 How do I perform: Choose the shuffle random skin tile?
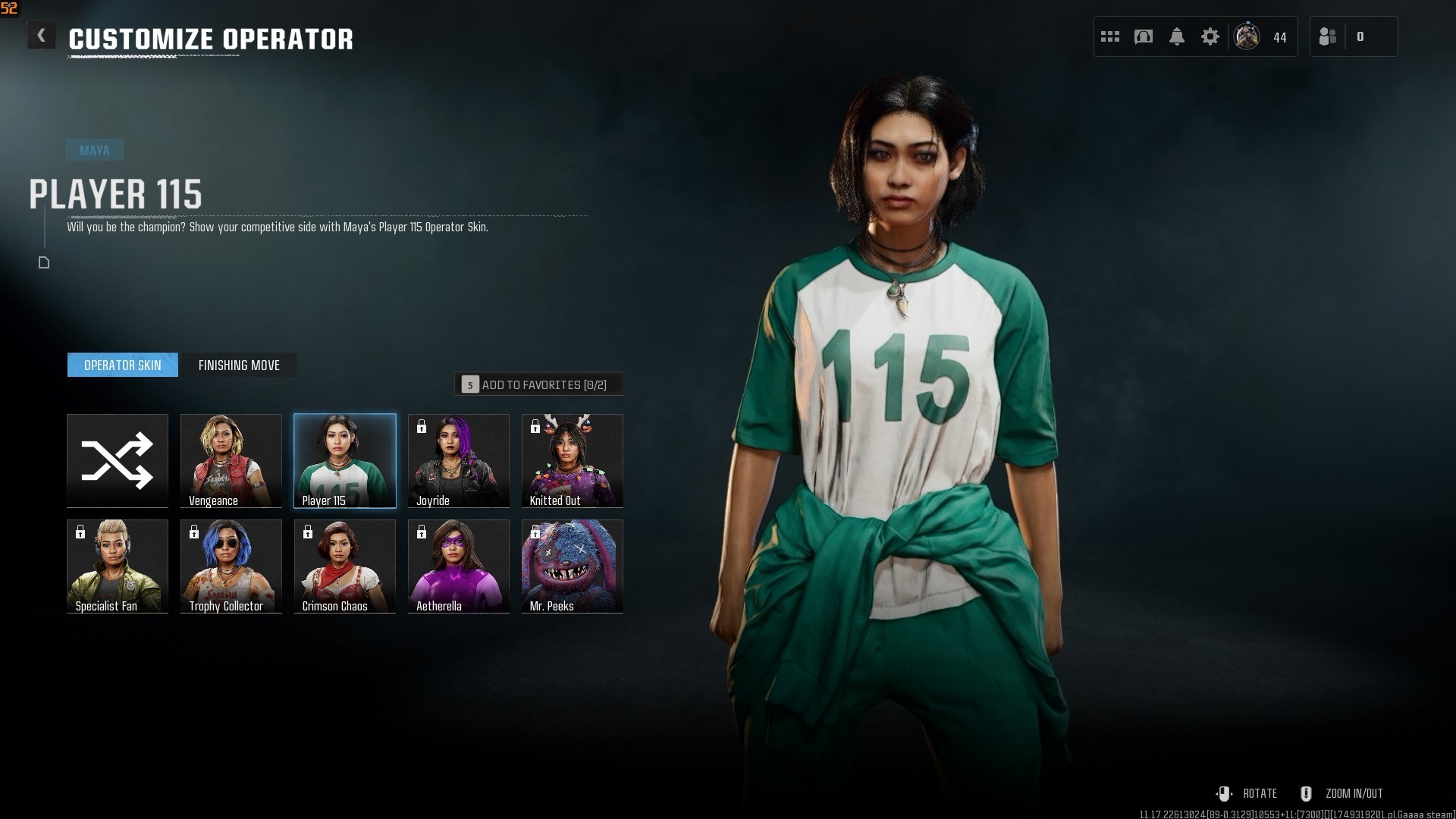[118, 460]
